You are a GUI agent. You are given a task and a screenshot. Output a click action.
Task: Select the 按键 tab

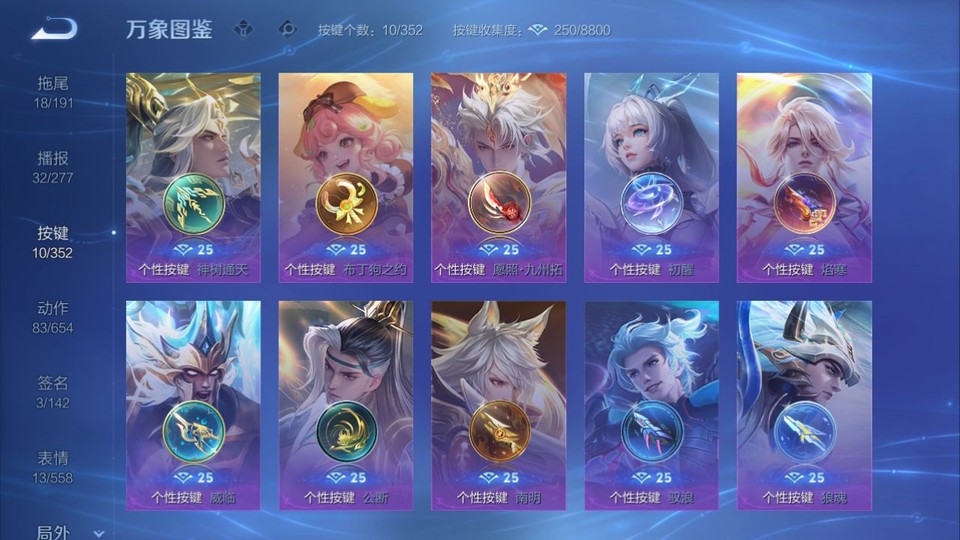(53, 242)
